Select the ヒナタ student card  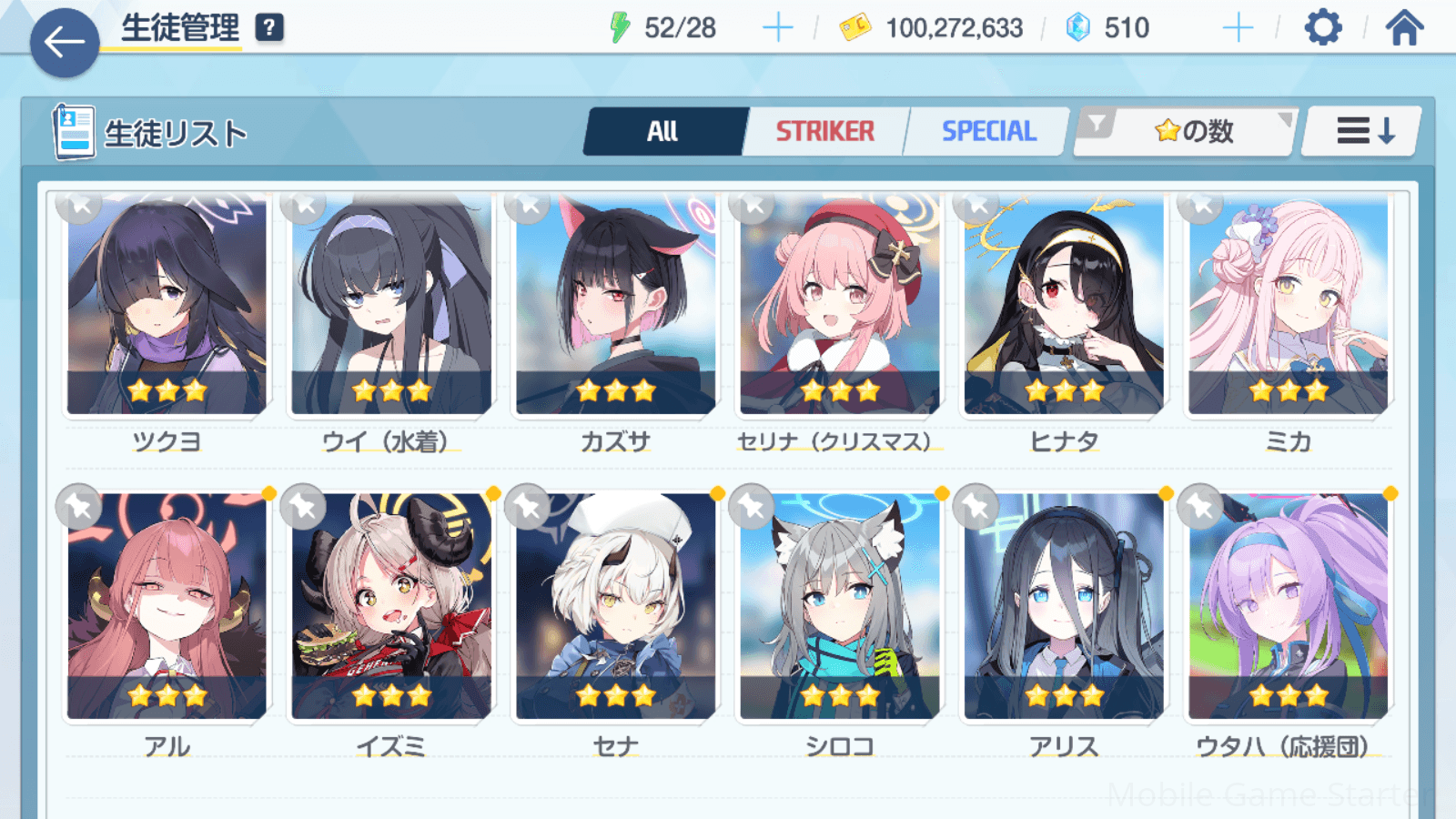click(1064, 305)
